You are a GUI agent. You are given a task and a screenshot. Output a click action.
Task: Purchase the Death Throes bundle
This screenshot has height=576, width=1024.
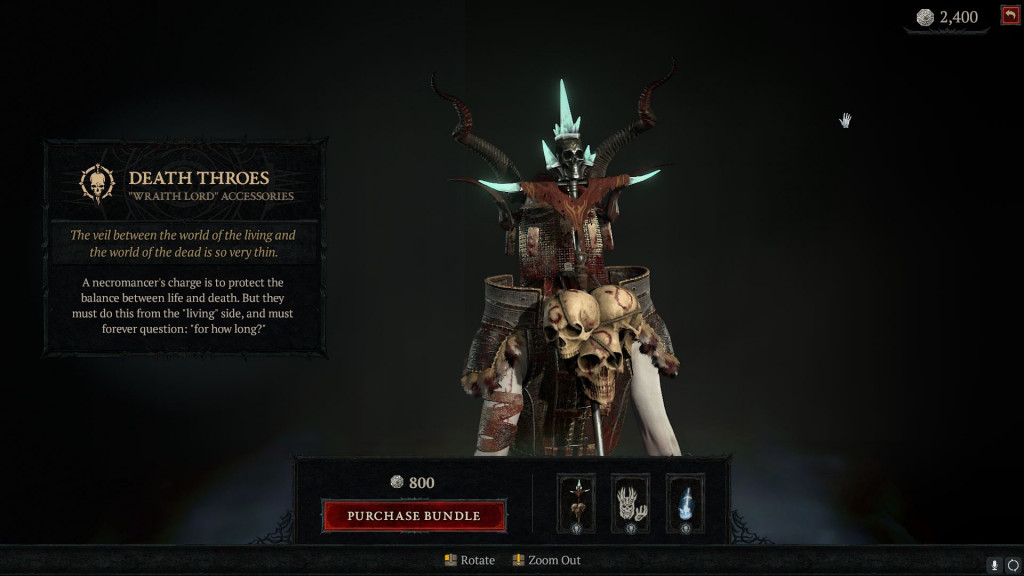pos(414,516)
